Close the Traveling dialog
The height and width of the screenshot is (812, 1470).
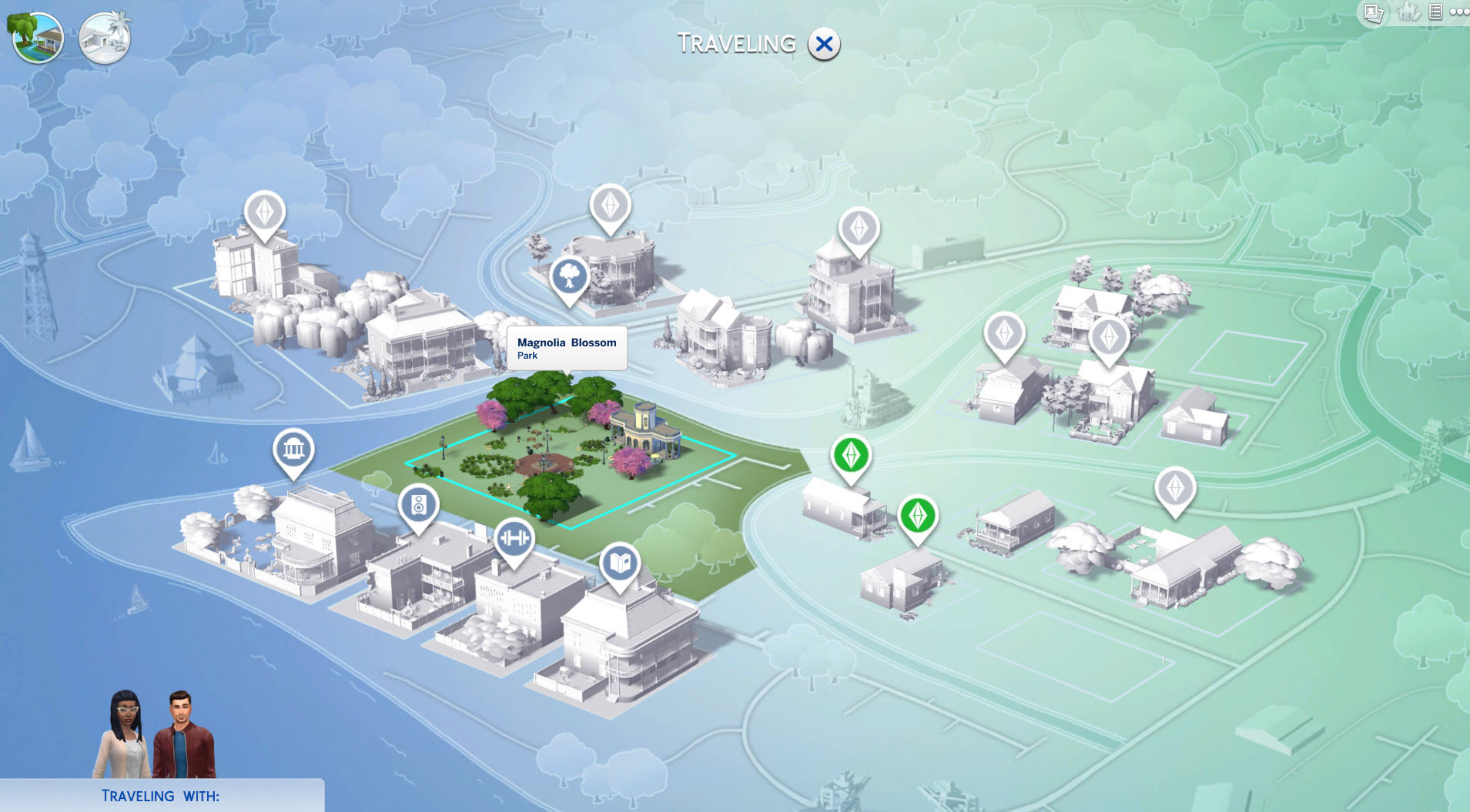point(824,44)
